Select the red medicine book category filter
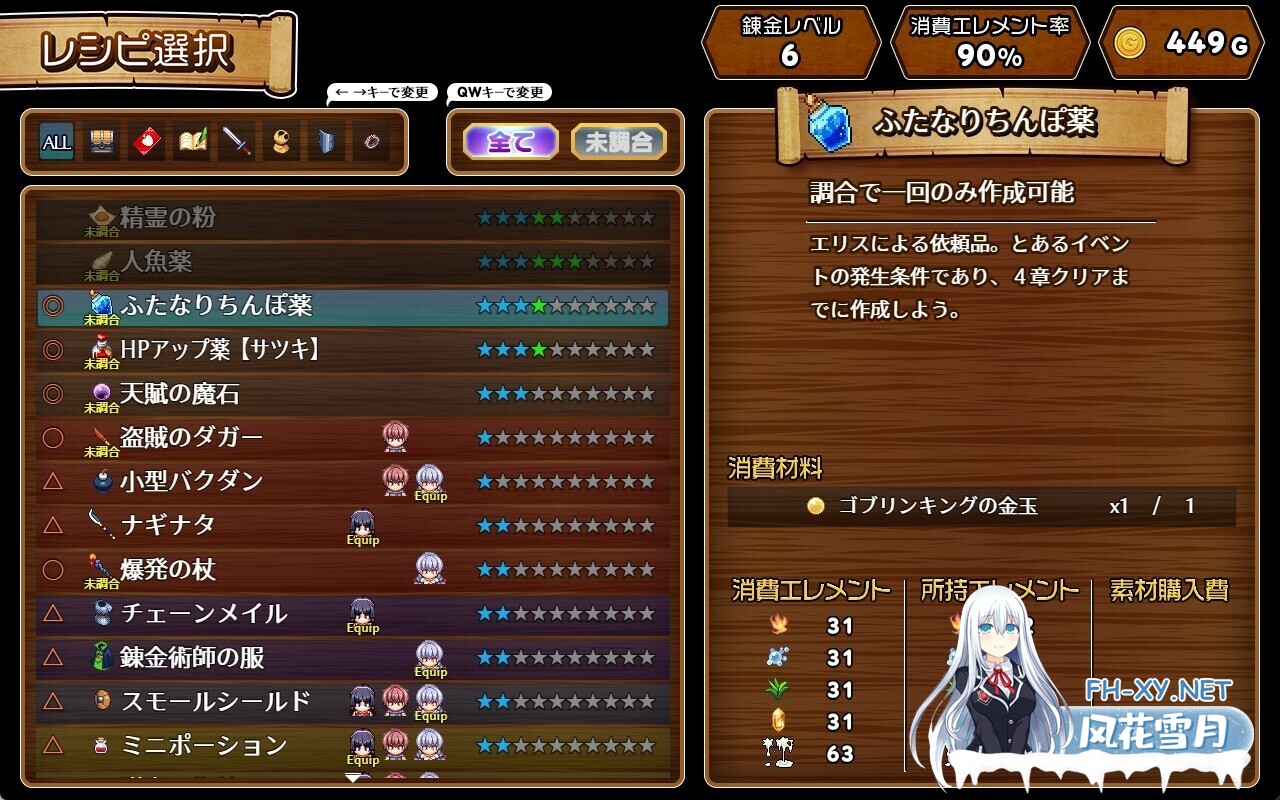The width and height of the screenshot is (1280, 800). (146, 142)
